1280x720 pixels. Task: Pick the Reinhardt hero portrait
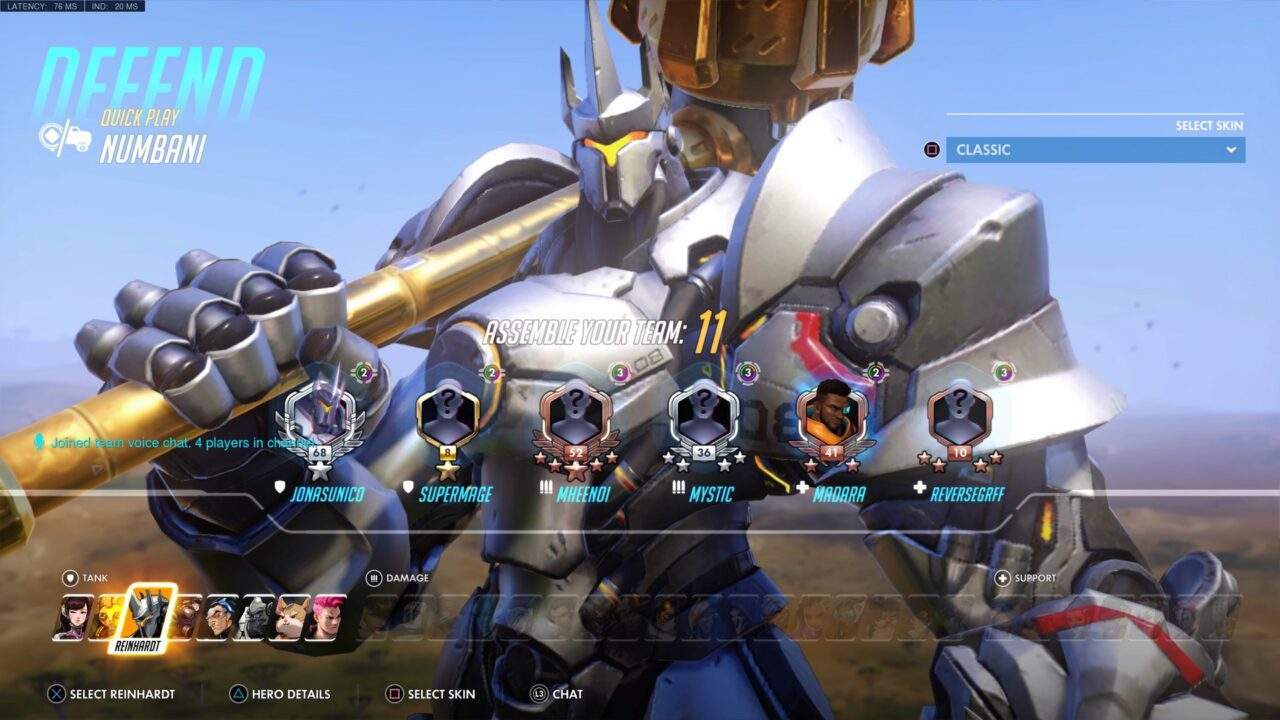click(147, 612)
